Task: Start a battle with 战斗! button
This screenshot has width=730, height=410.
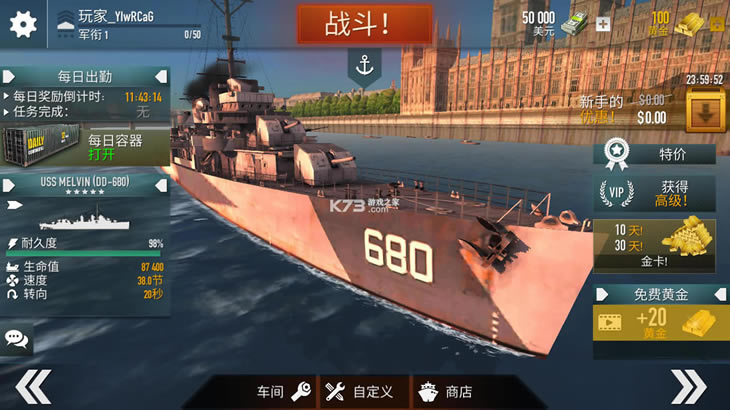Action: tap(364, 24)
